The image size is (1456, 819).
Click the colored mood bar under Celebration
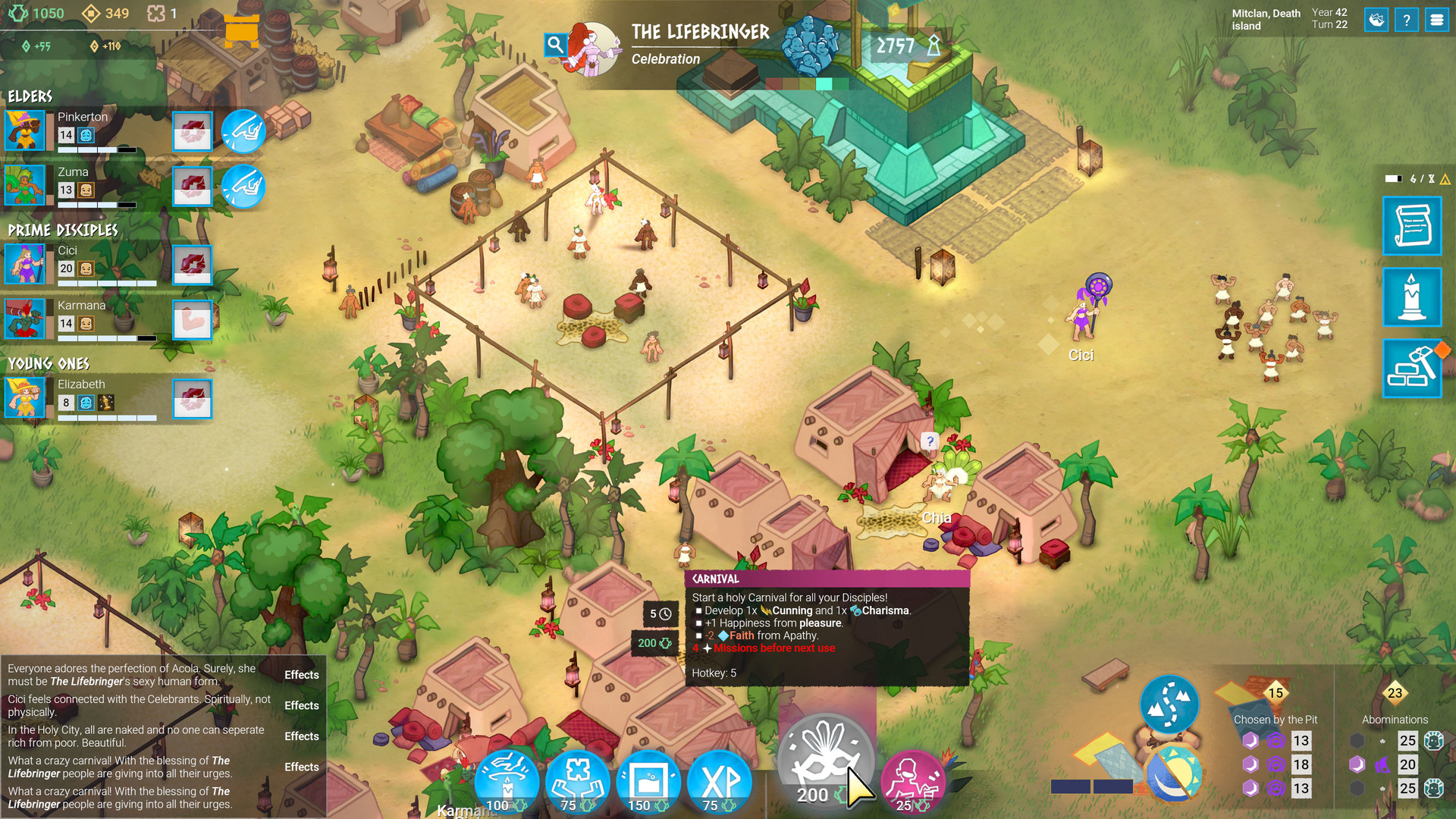pos(808,85)
